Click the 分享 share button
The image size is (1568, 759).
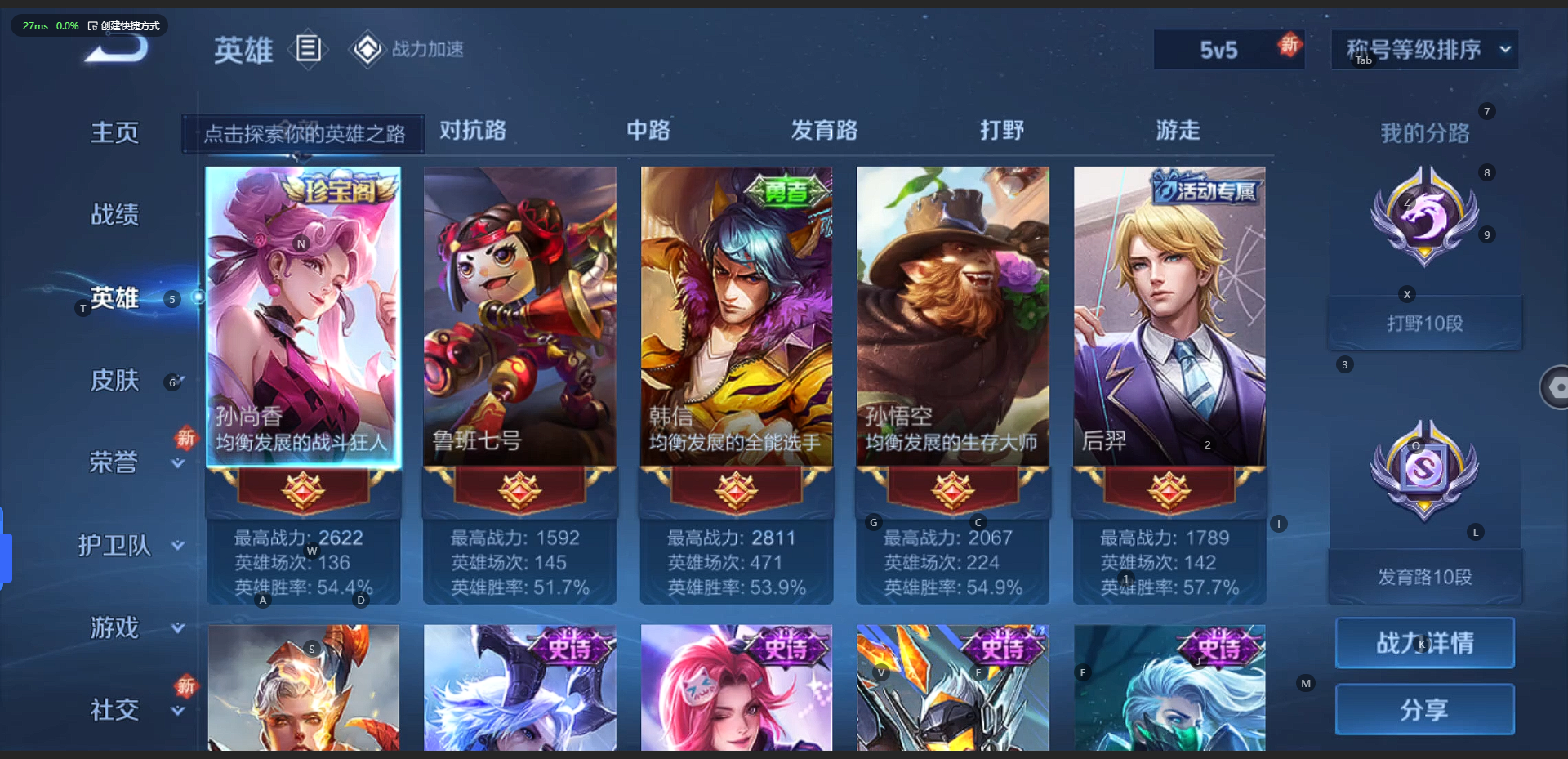click(x=1424, y=709)
